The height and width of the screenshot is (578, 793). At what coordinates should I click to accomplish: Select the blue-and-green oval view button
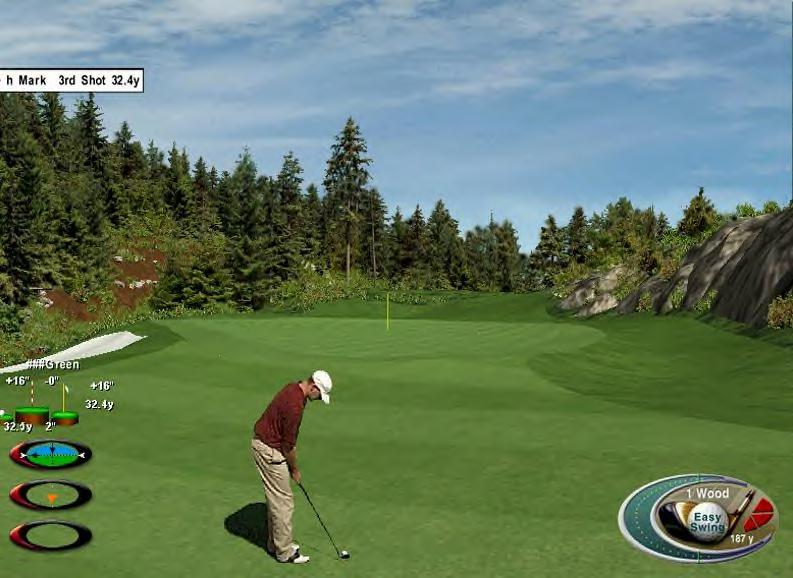tap(50, 455)
